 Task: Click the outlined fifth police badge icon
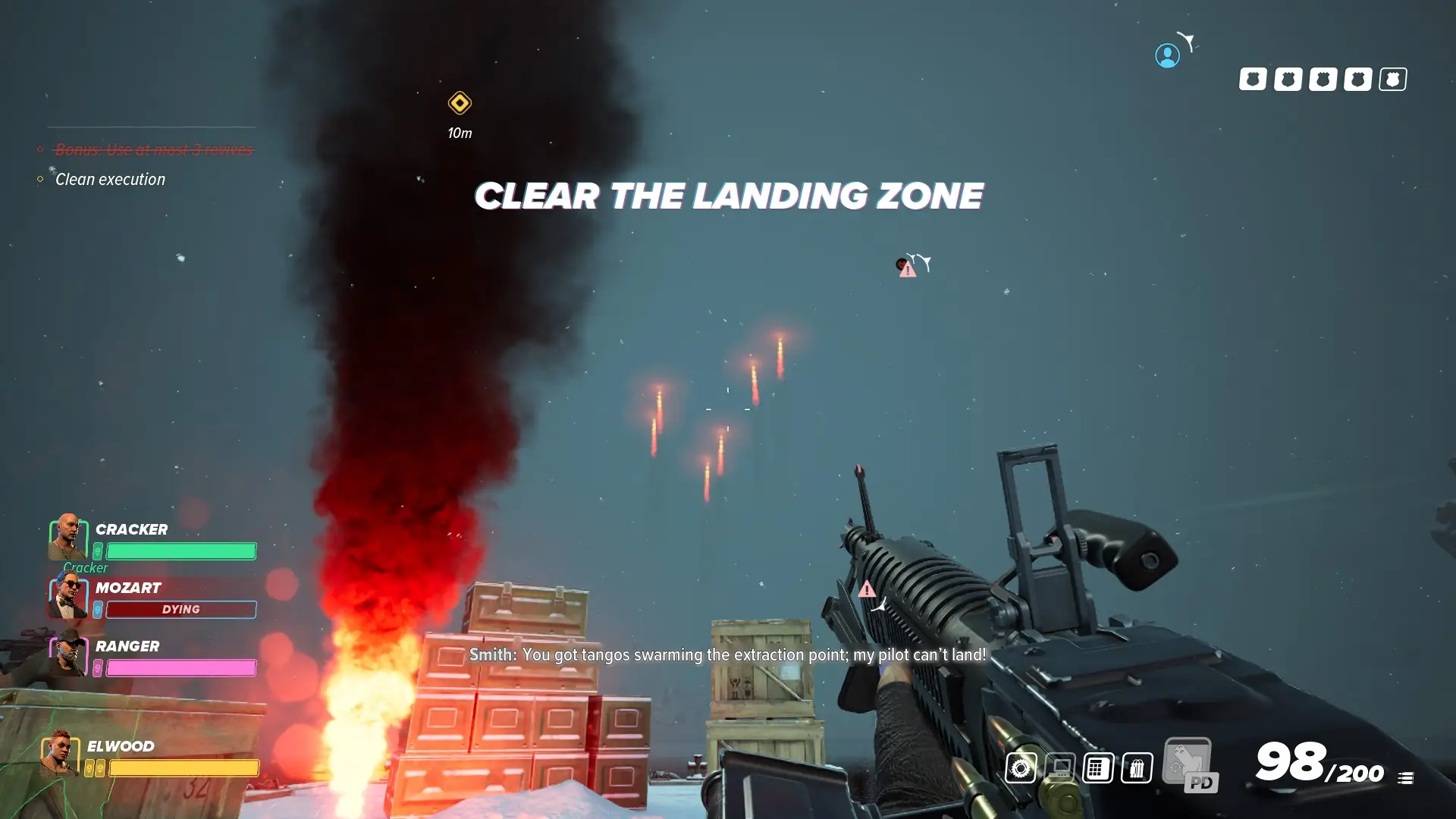click(x=1392, y=79)
